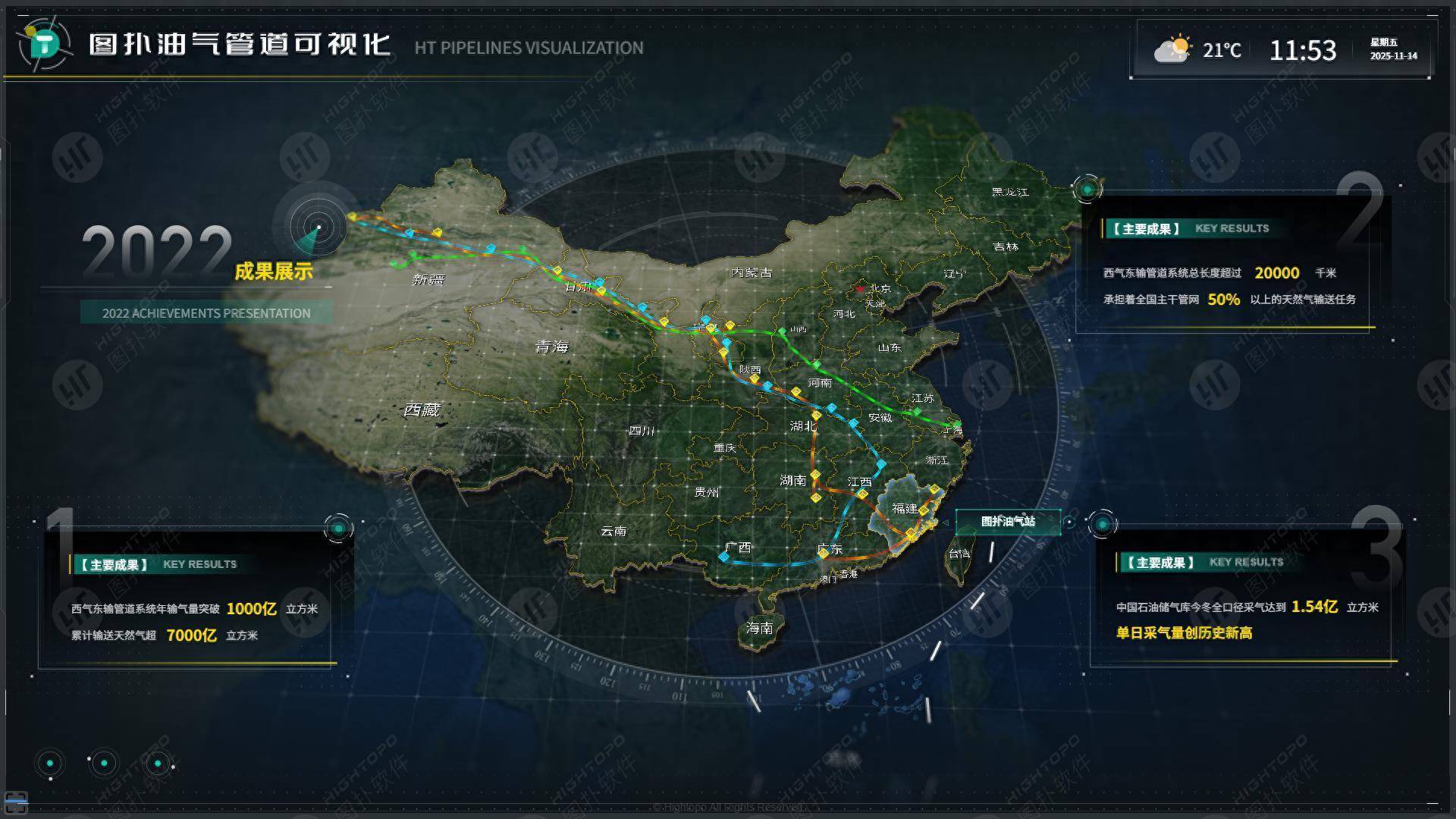Viewport: 1456px width, 819px height.
Task: Toggle the first green status indicator at bottom-left
Action: (50, 764)
